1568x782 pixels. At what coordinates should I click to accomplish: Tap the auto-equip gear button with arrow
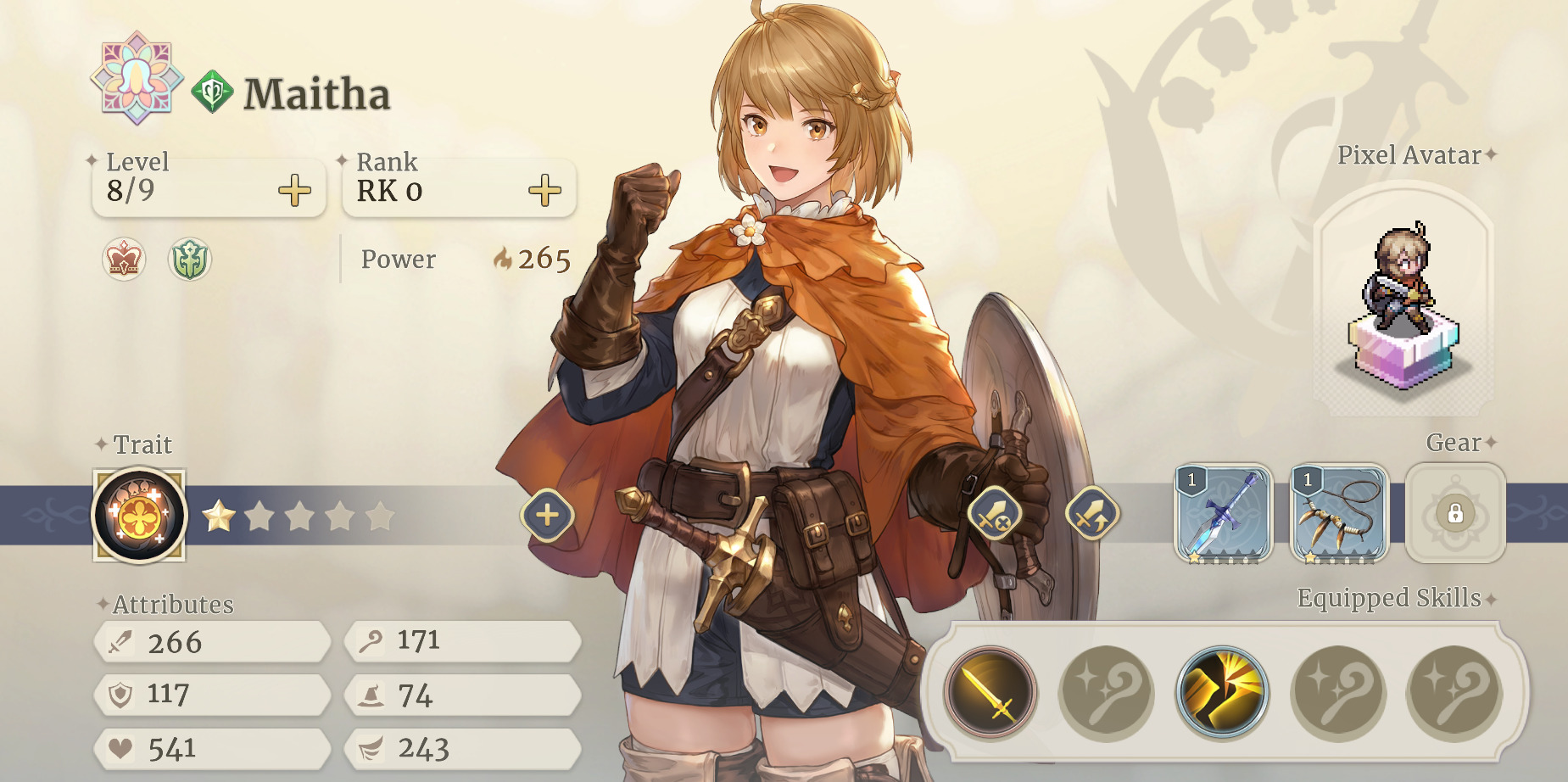[x=1092, y=514]
